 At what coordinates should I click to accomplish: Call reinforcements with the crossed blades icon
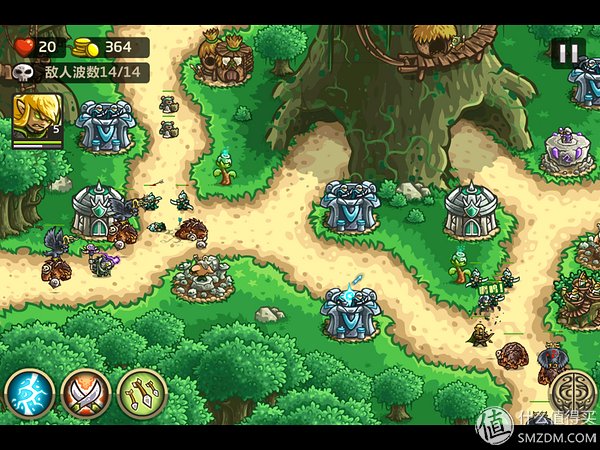pos(85,393)
